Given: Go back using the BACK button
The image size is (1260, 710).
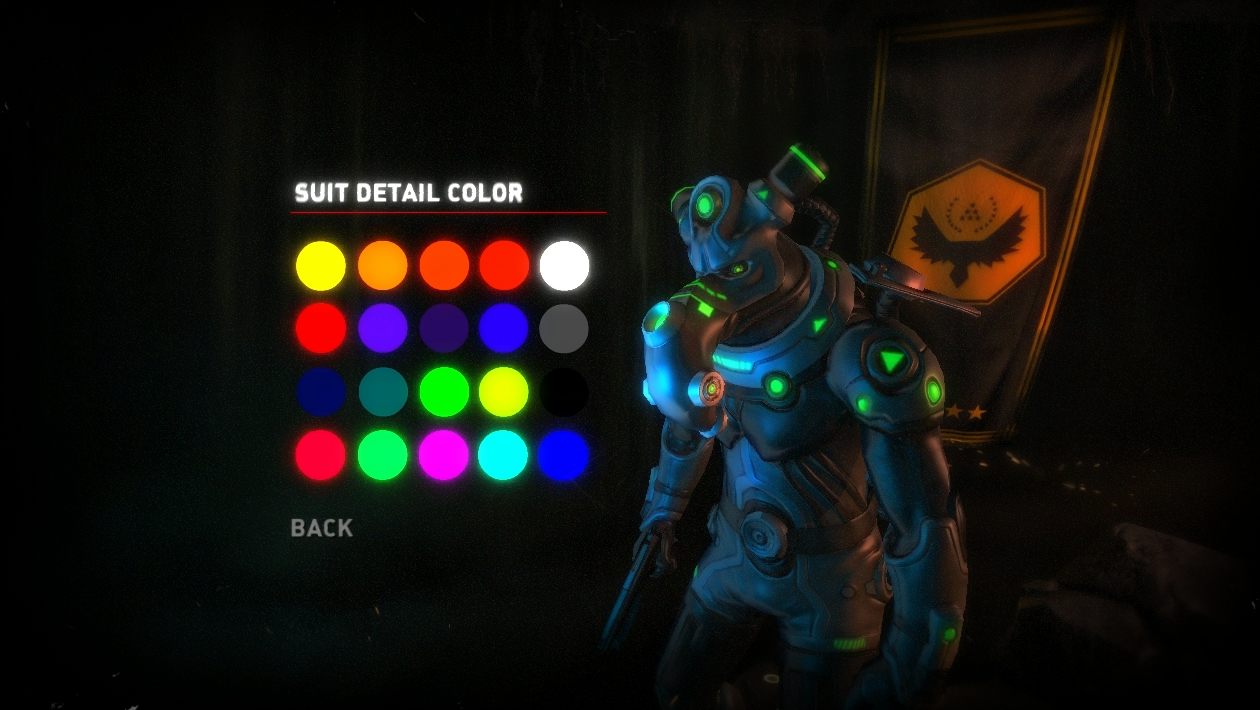Looking at the screenshot, I should [321, 528].
